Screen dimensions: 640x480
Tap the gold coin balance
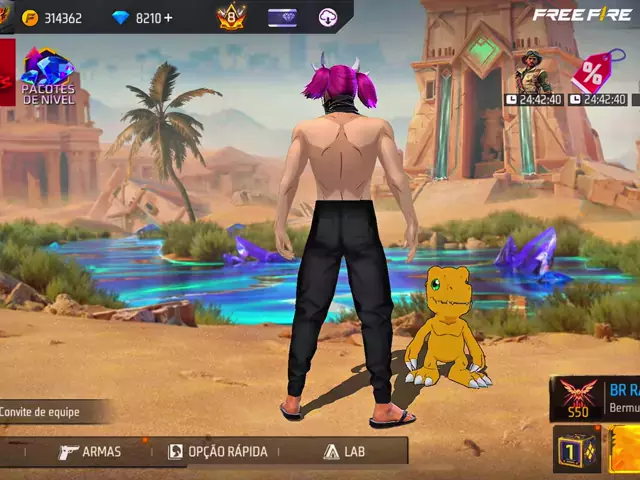tap(52, 18)
